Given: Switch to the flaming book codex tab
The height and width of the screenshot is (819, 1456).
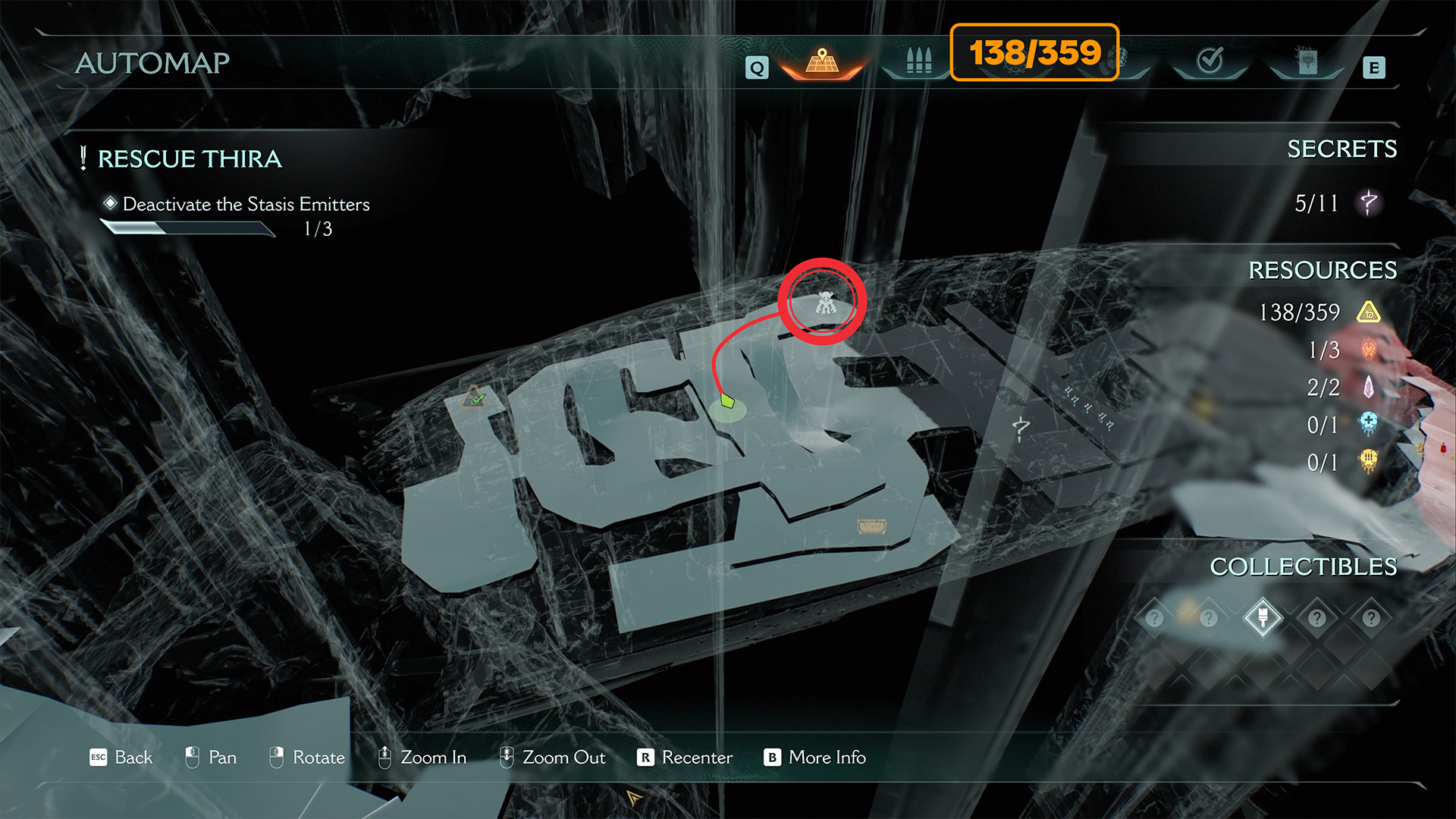Looking at the screenshot, I should [x=1307, y=61].
